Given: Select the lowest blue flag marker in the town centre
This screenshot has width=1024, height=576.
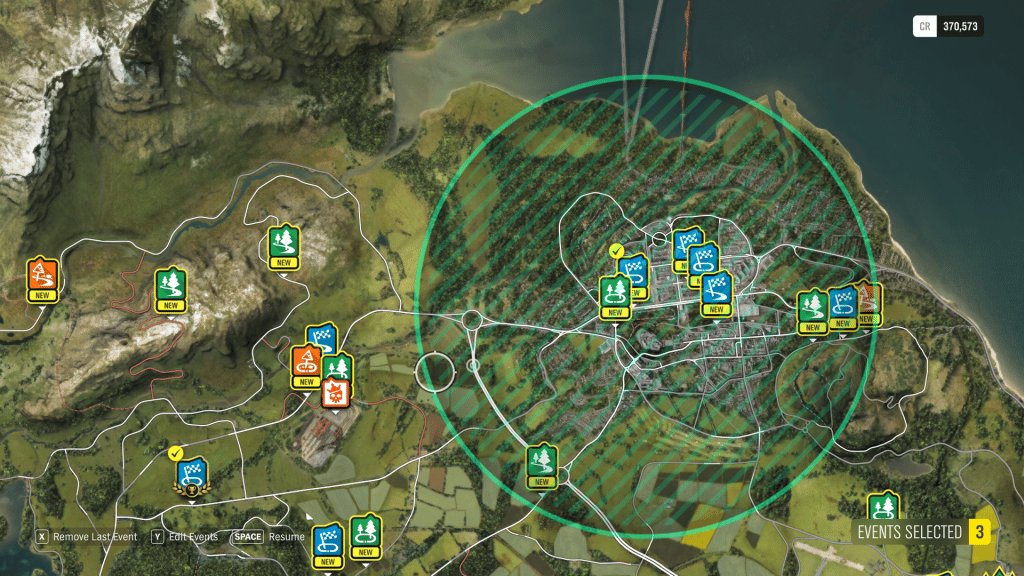Looking at the screenshot, I should 716,291.
